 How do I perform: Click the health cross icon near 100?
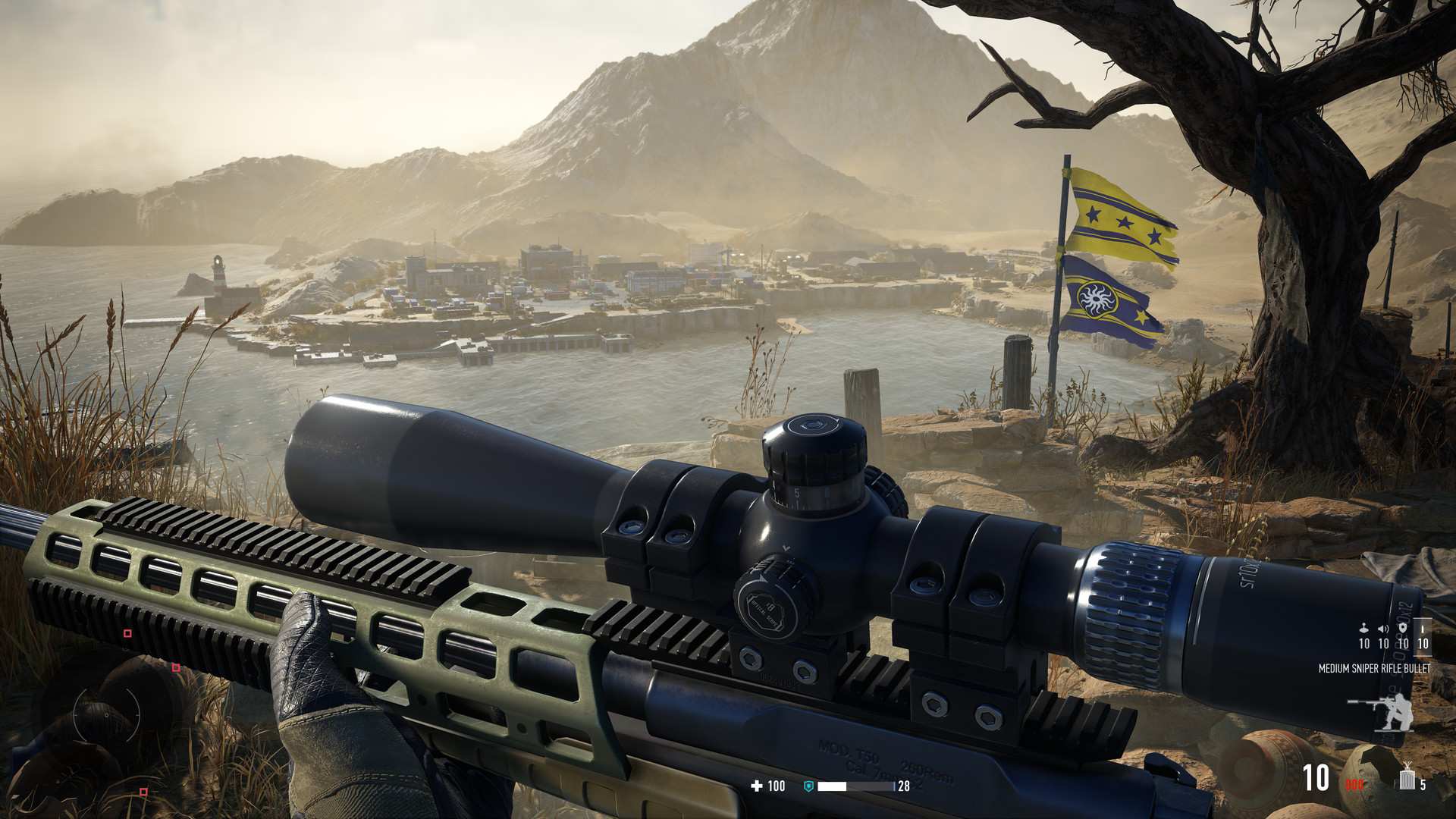click(x=758, y=786)
